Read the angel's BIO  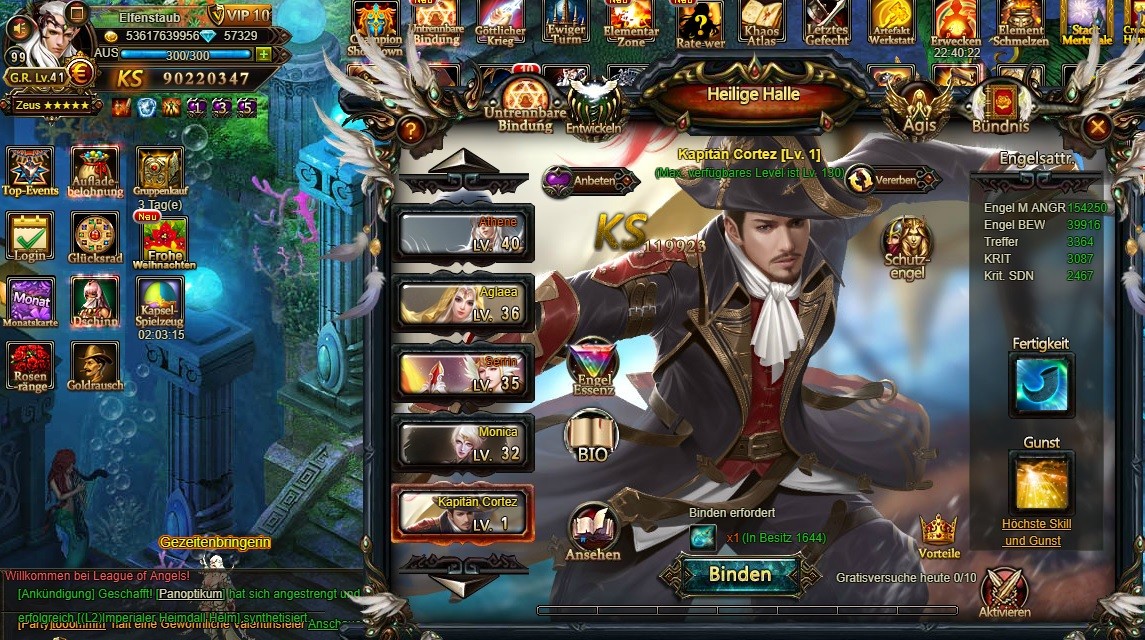coord(592,436)
